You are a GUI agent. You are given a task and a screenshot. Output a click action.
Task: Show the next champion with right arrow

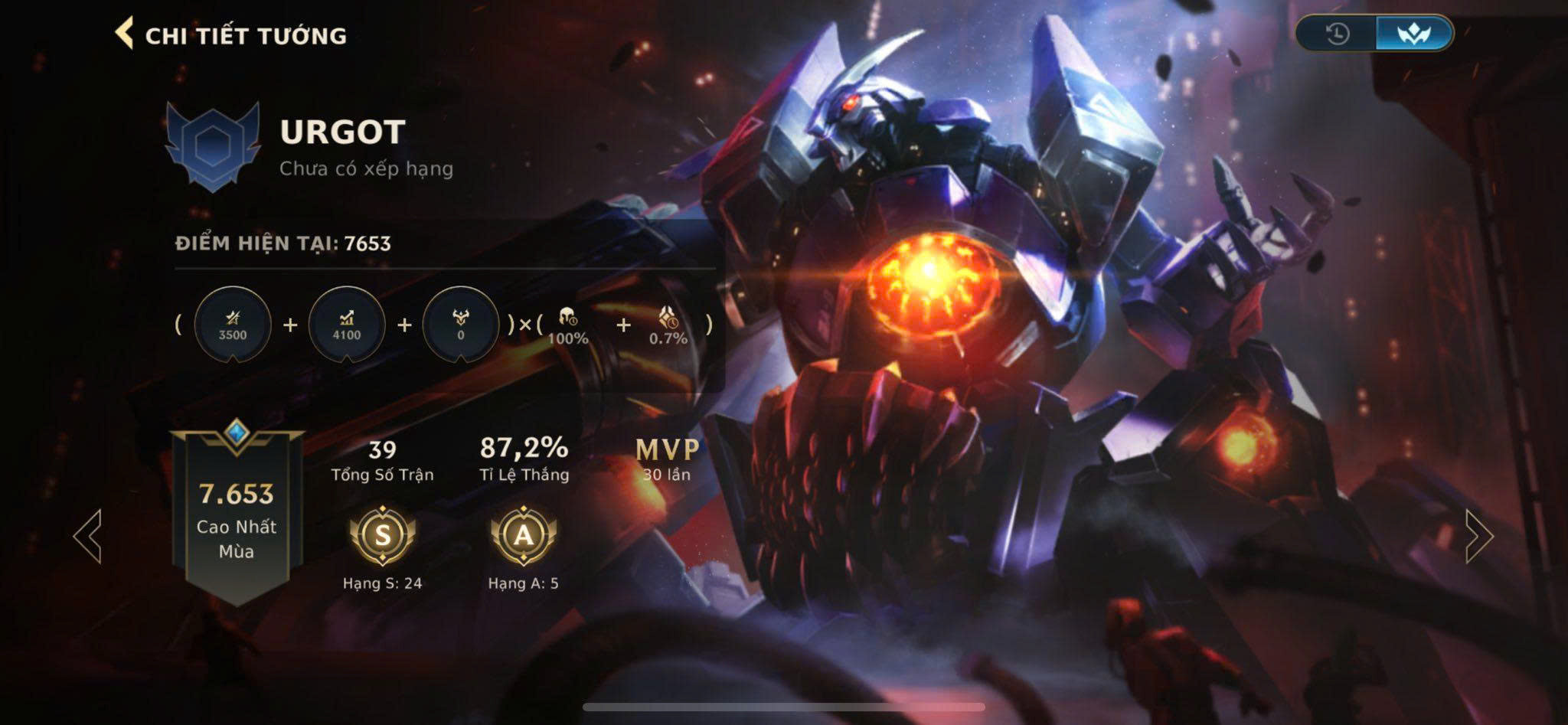1479,536
